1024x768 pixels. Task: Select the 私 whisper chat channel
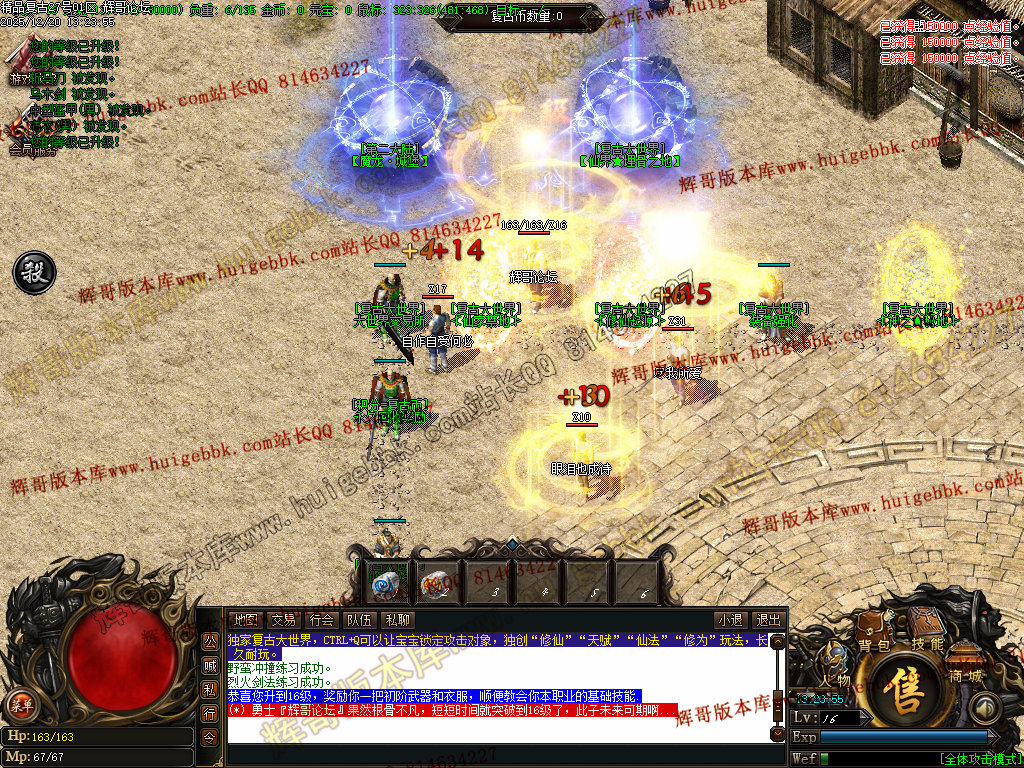210,689
